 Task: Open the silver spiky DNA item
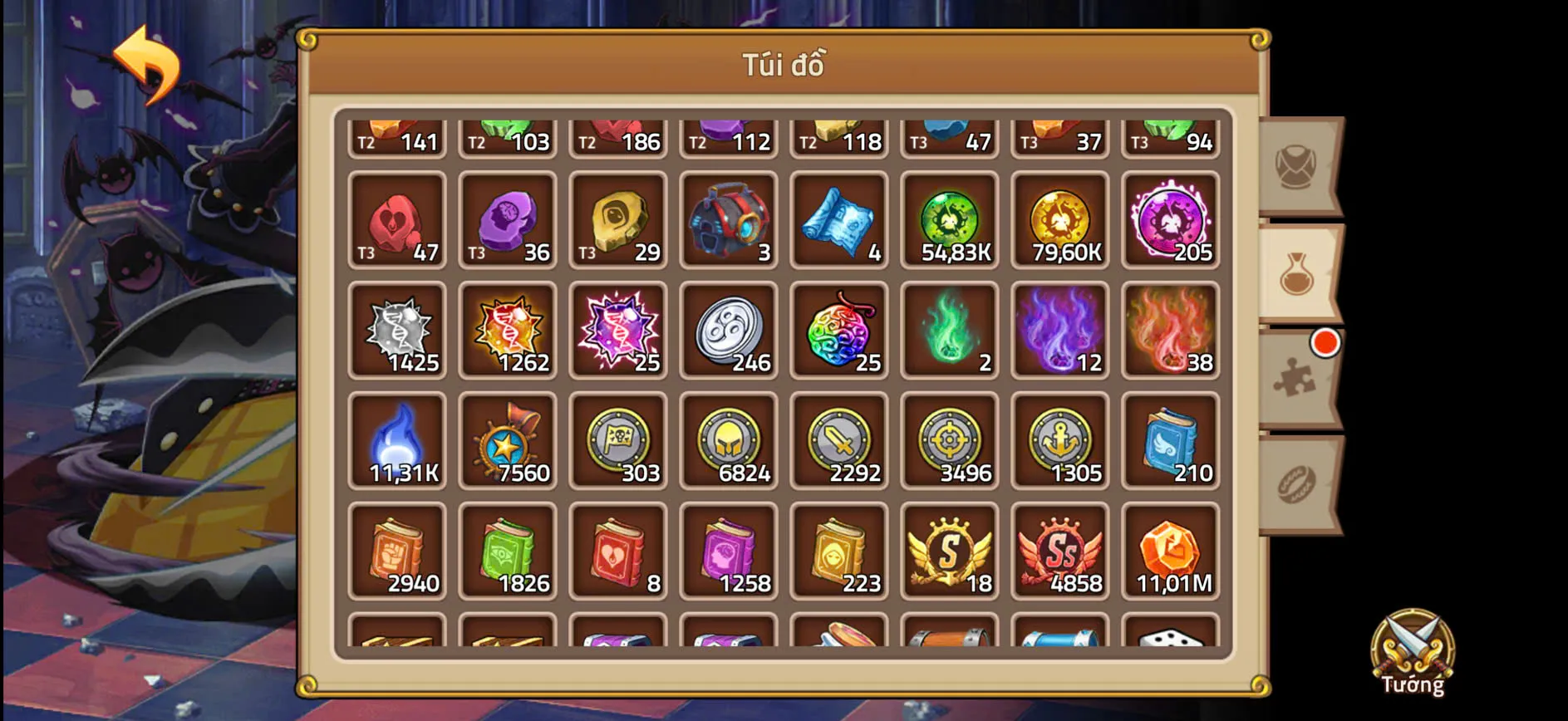pyautogui.click(x=397, y=331)
